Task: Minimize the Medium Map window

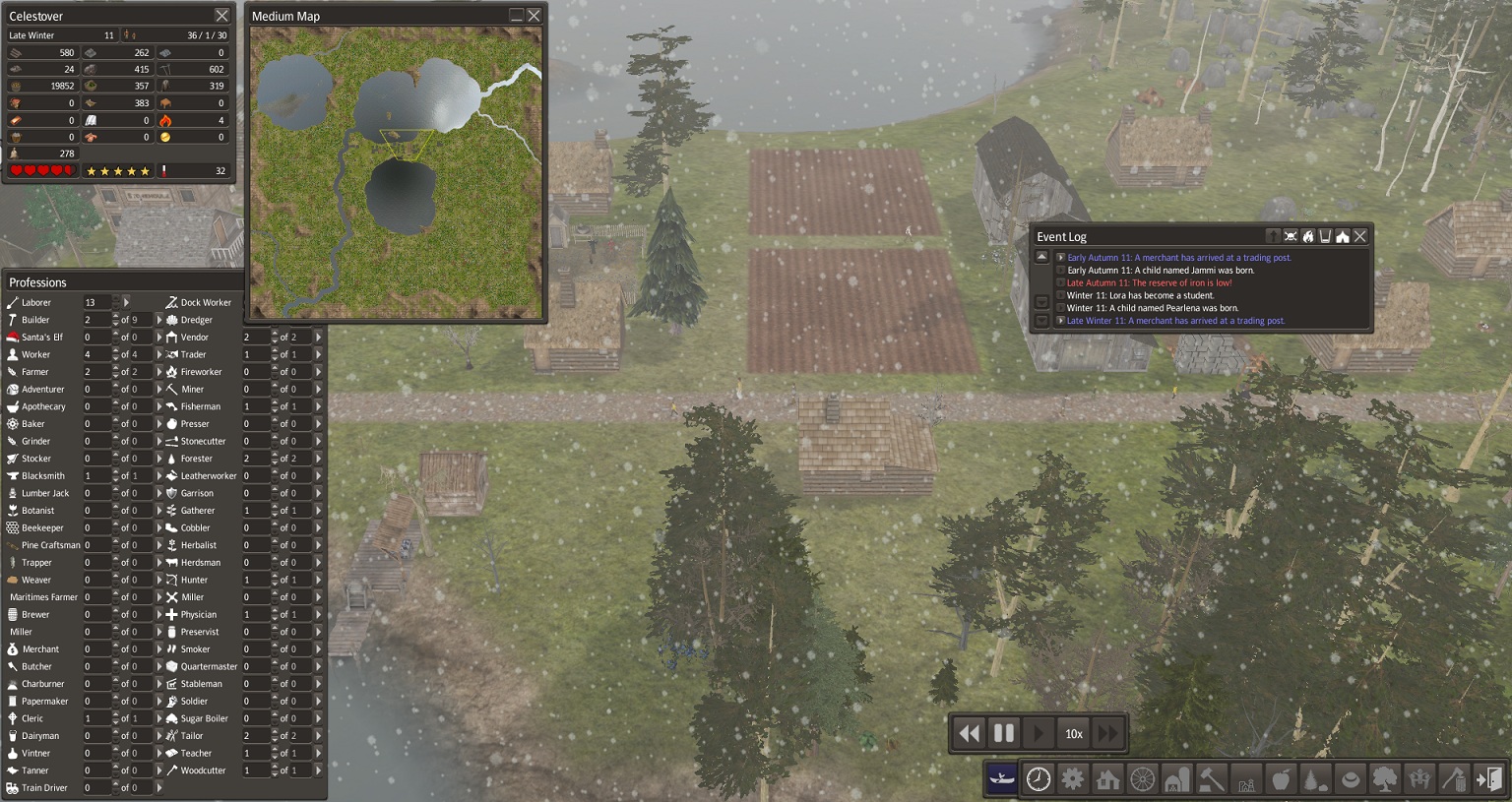Action: point(516,16)
